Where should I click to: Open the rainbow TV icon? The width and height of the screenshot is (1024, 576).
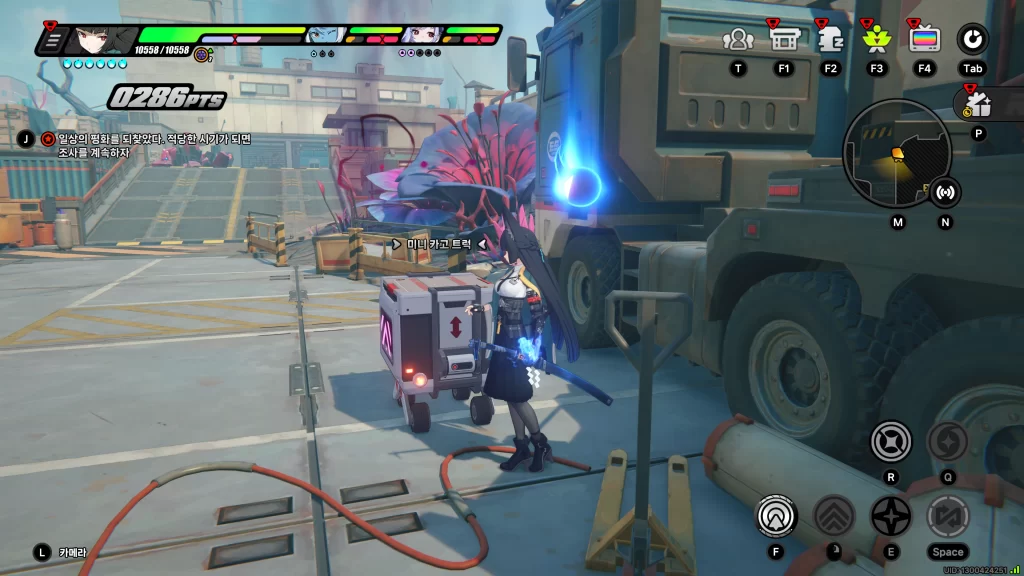tap(924, 40)
